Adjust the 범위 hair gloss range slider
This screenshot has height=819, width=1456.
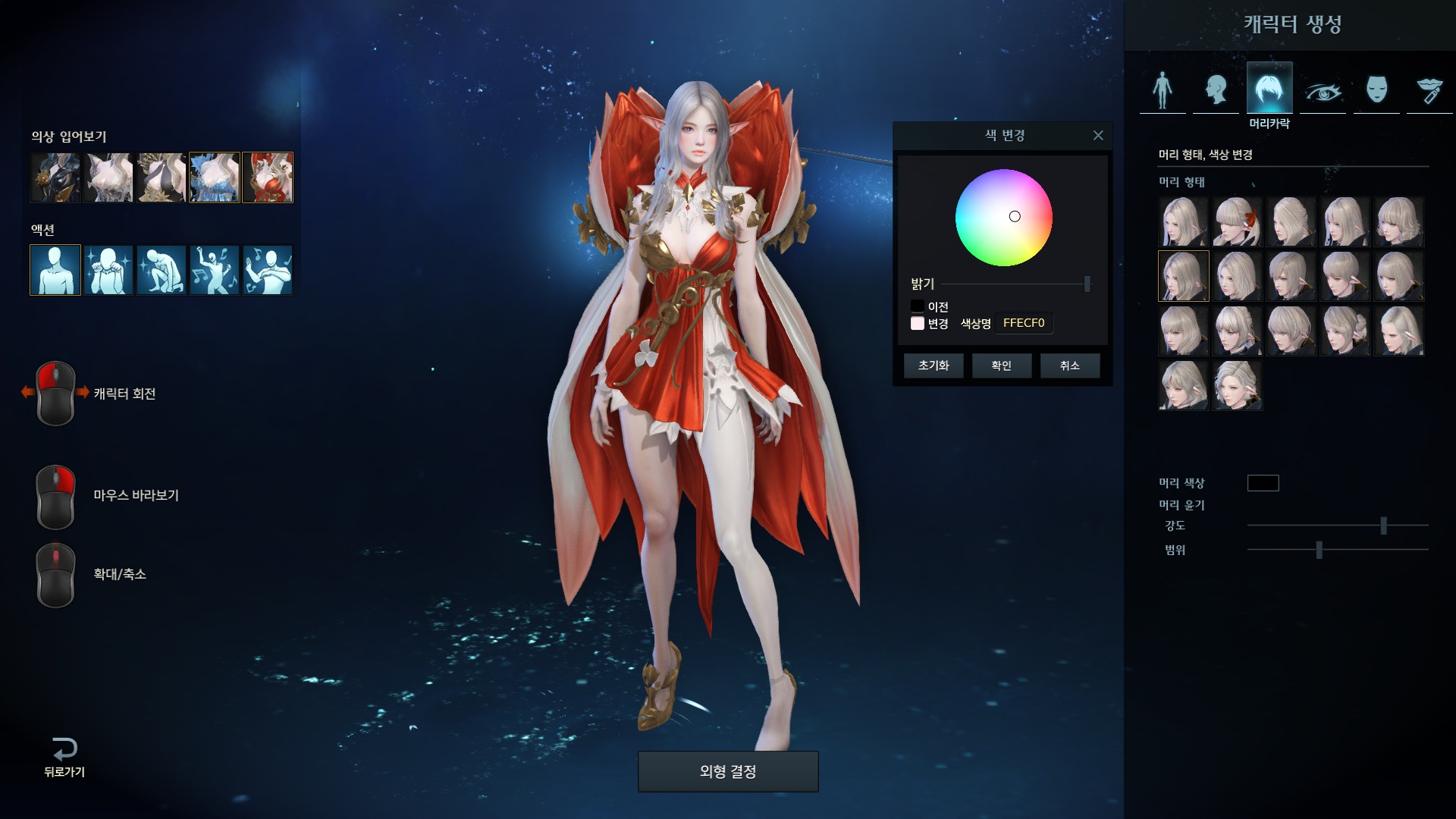(1319, 550)
